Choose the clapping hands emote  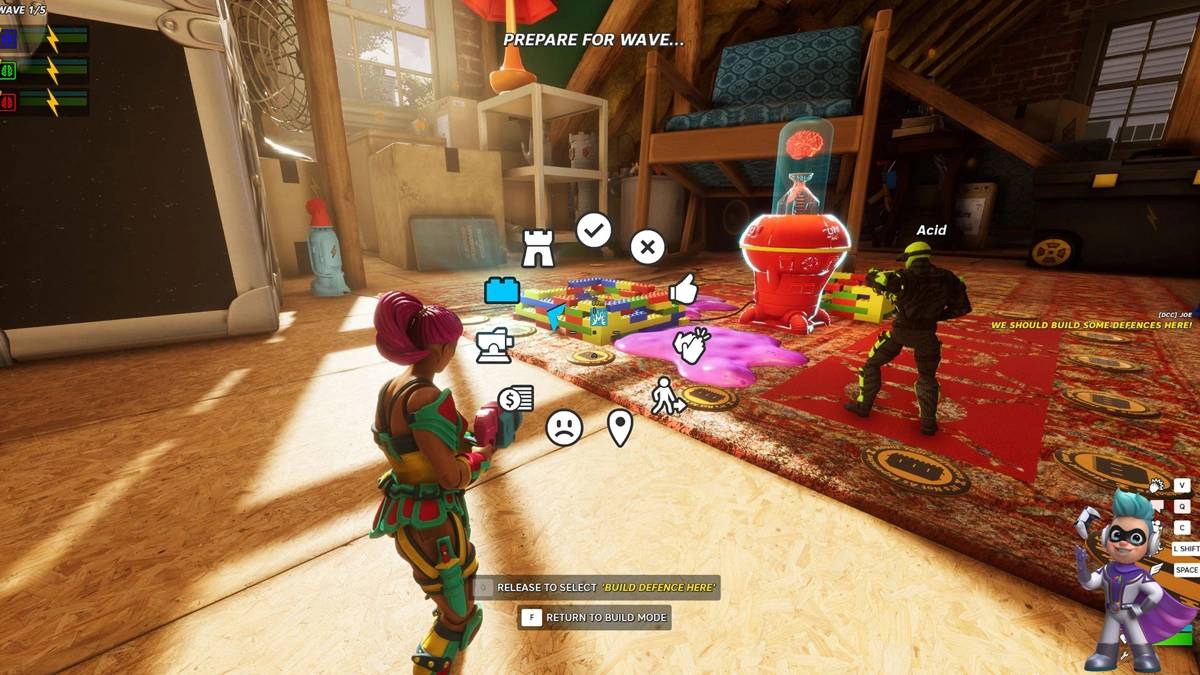(689, 346)
